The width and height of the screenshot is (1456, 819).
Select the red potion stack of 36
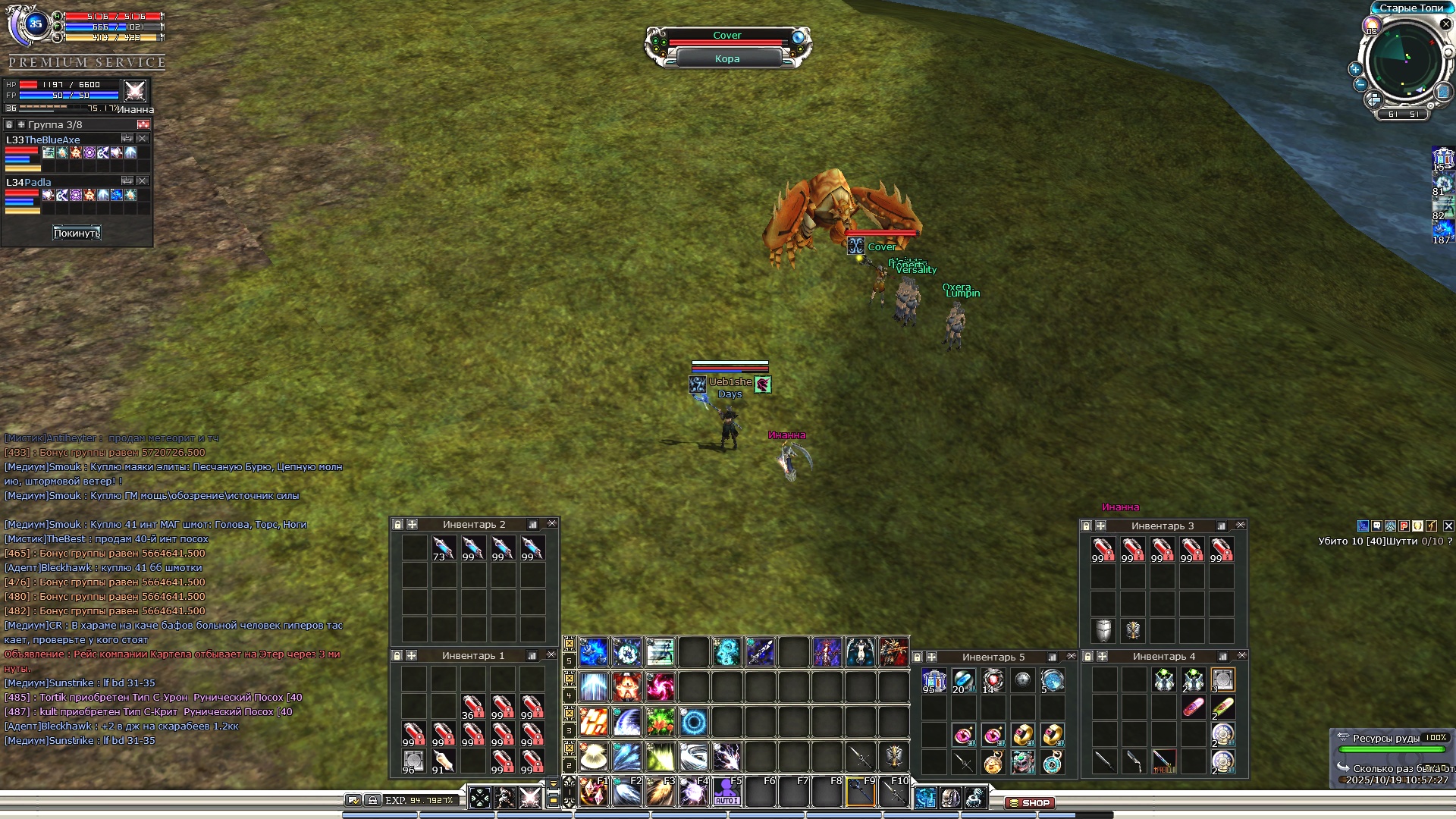pos(472,707)
